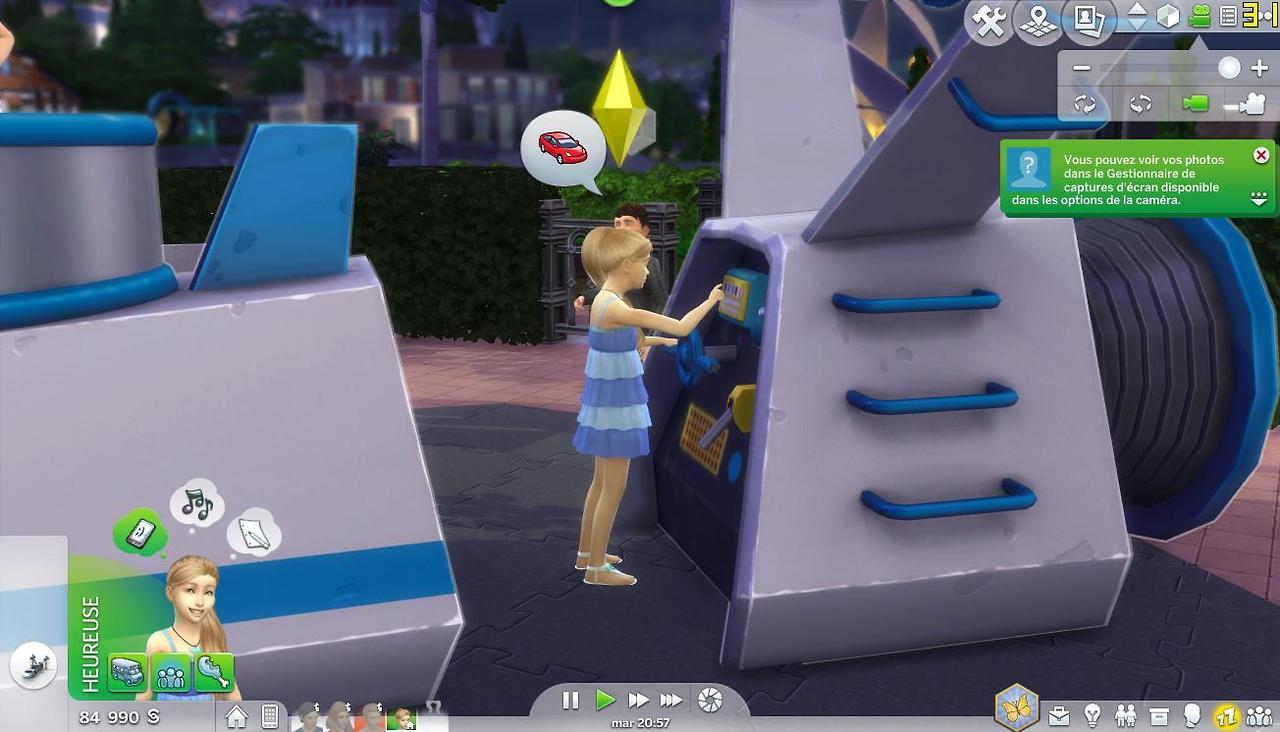Image resolution: width=1280 pixels, height=732 pixels.
Task: Open the gallery photos icon
Action: pos(1087,21)
